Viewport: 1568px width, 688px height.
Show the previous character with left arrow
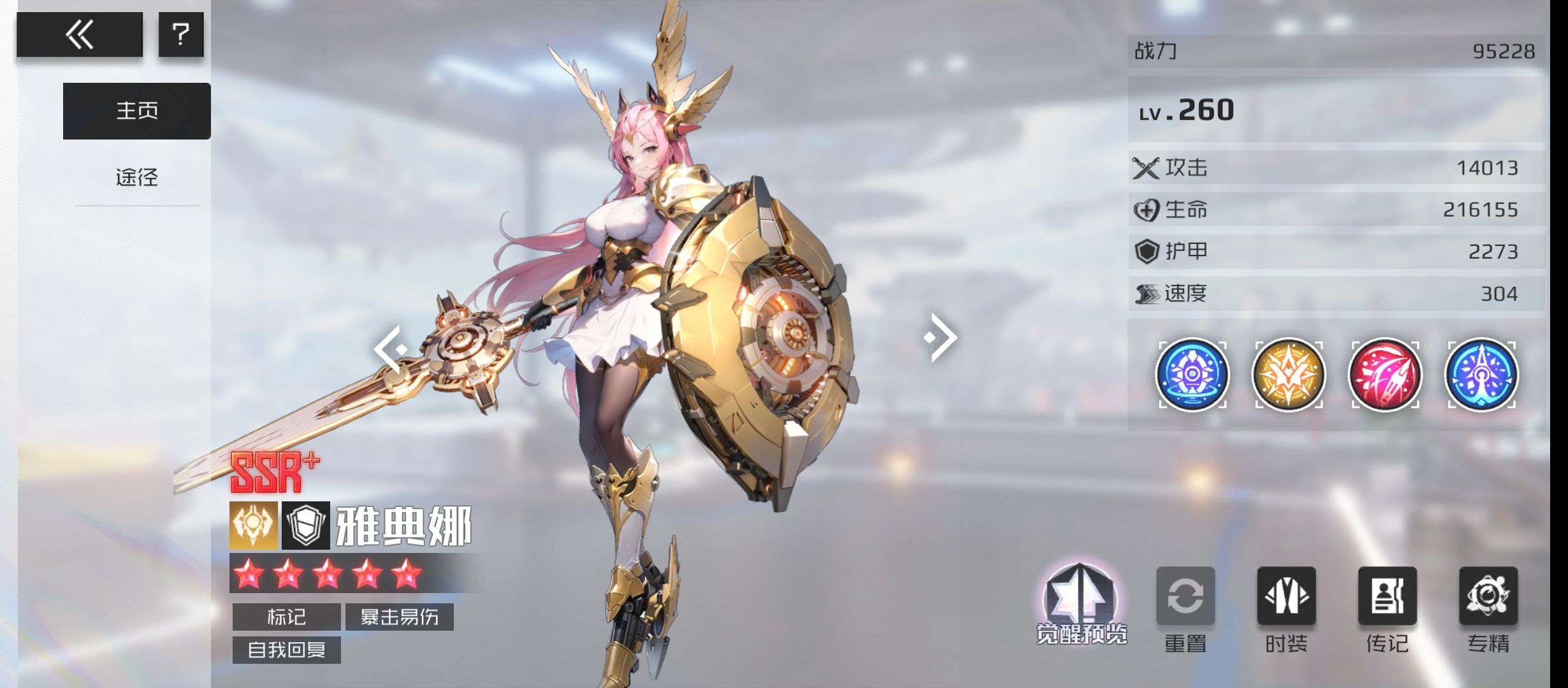390,348
